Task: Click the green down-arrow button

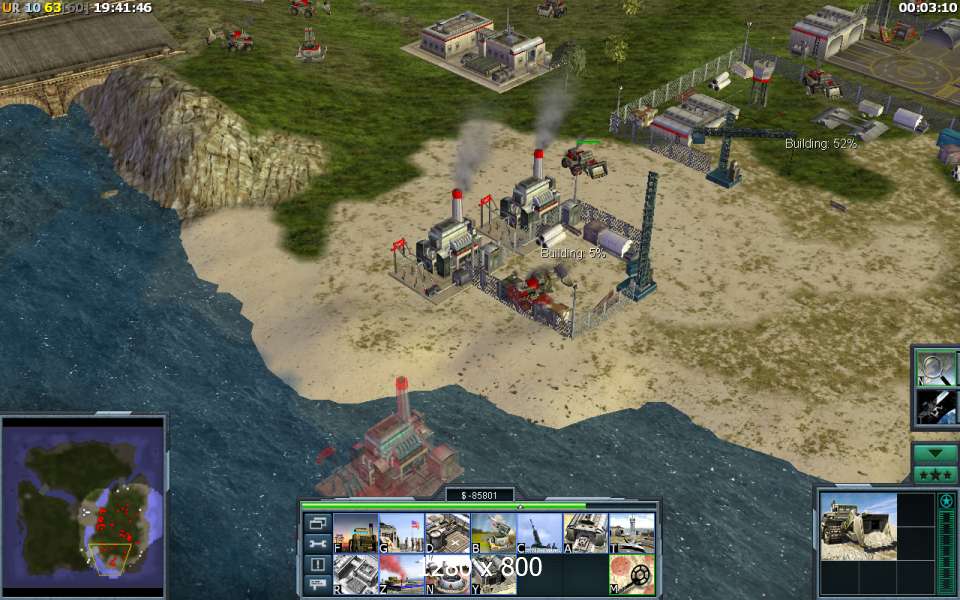Action: pyautogui.click(x=935, y=453)
